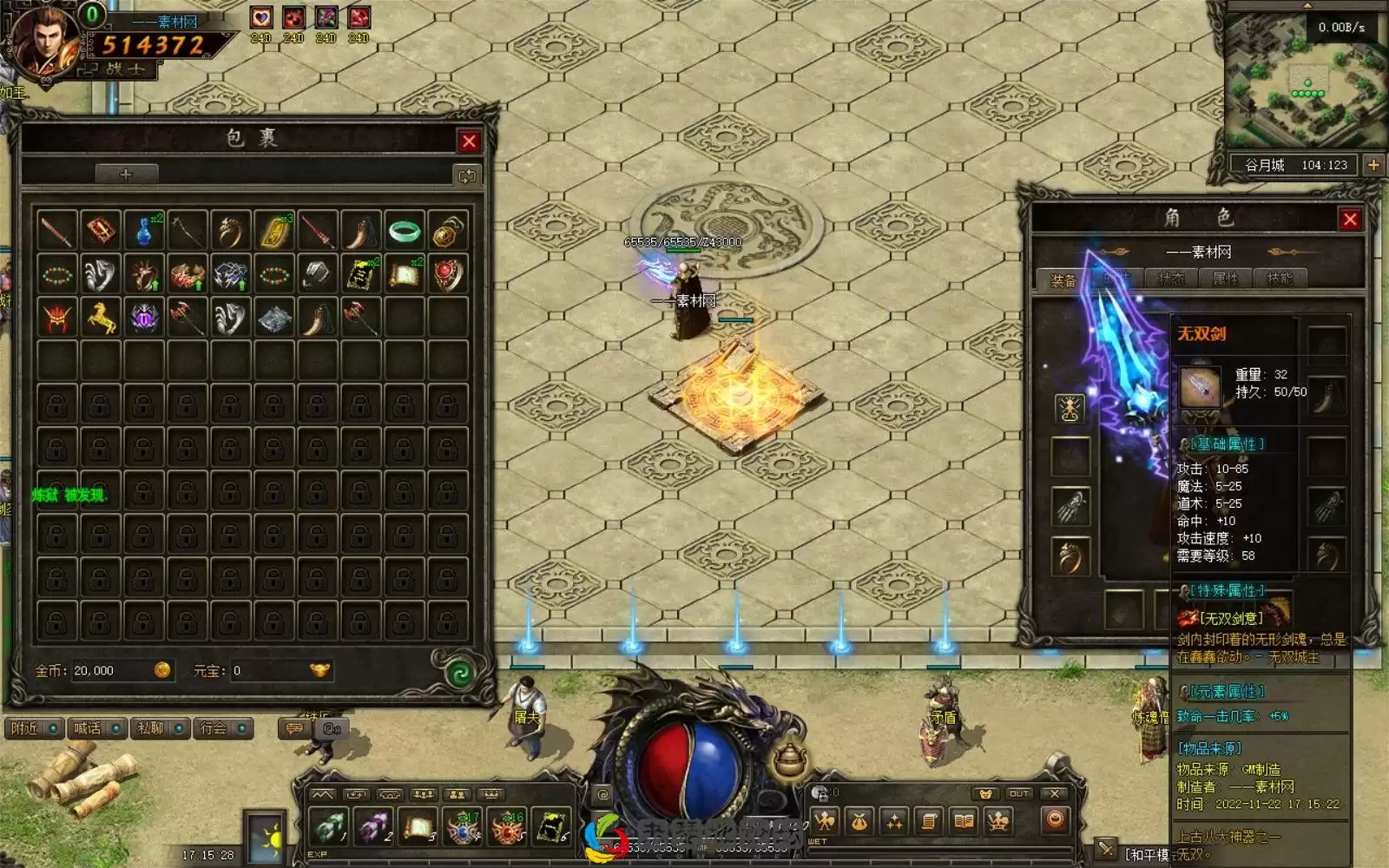Switch to the 状态 status tab
Viewport: 1389px width, 868px height.
pyautogui.click(x=1171, y=279)
